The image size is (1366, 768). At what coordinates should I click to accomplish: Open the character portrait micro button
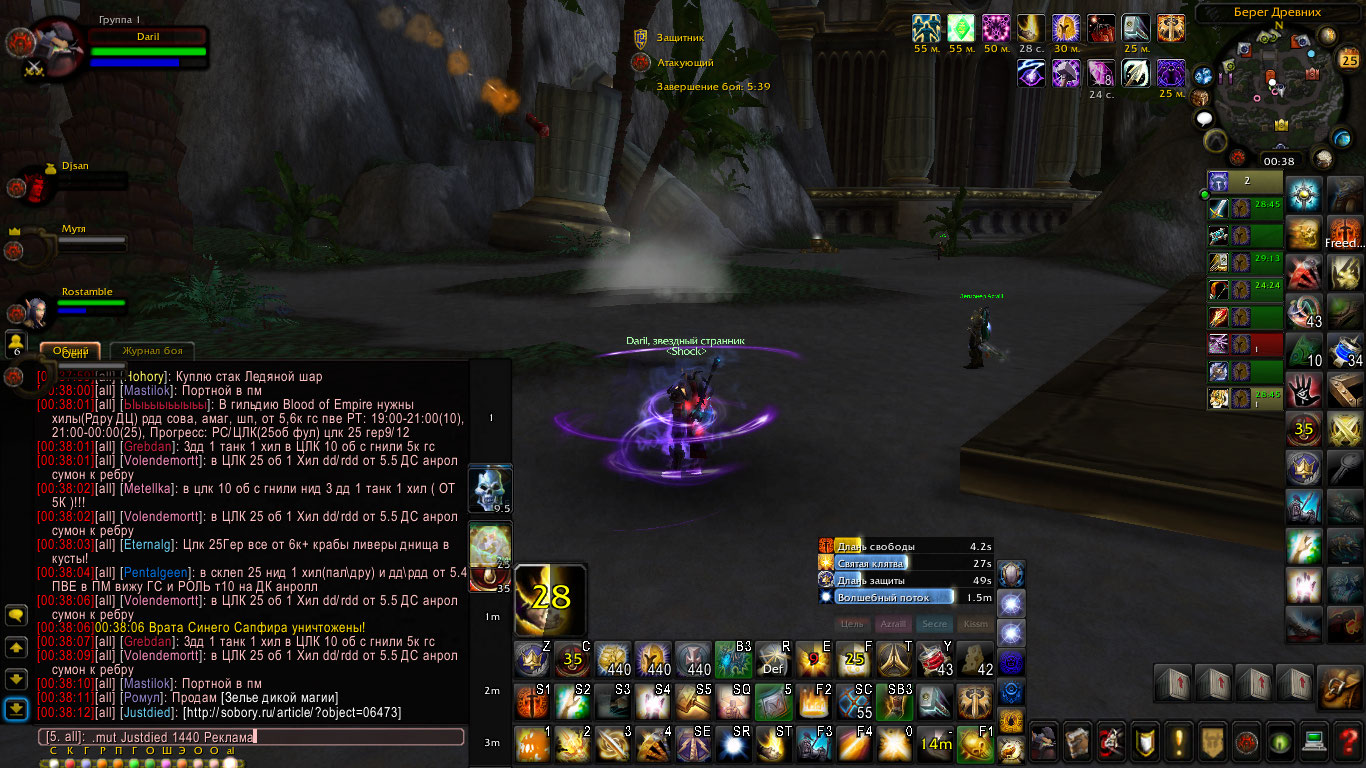[x=1043, y=741]
